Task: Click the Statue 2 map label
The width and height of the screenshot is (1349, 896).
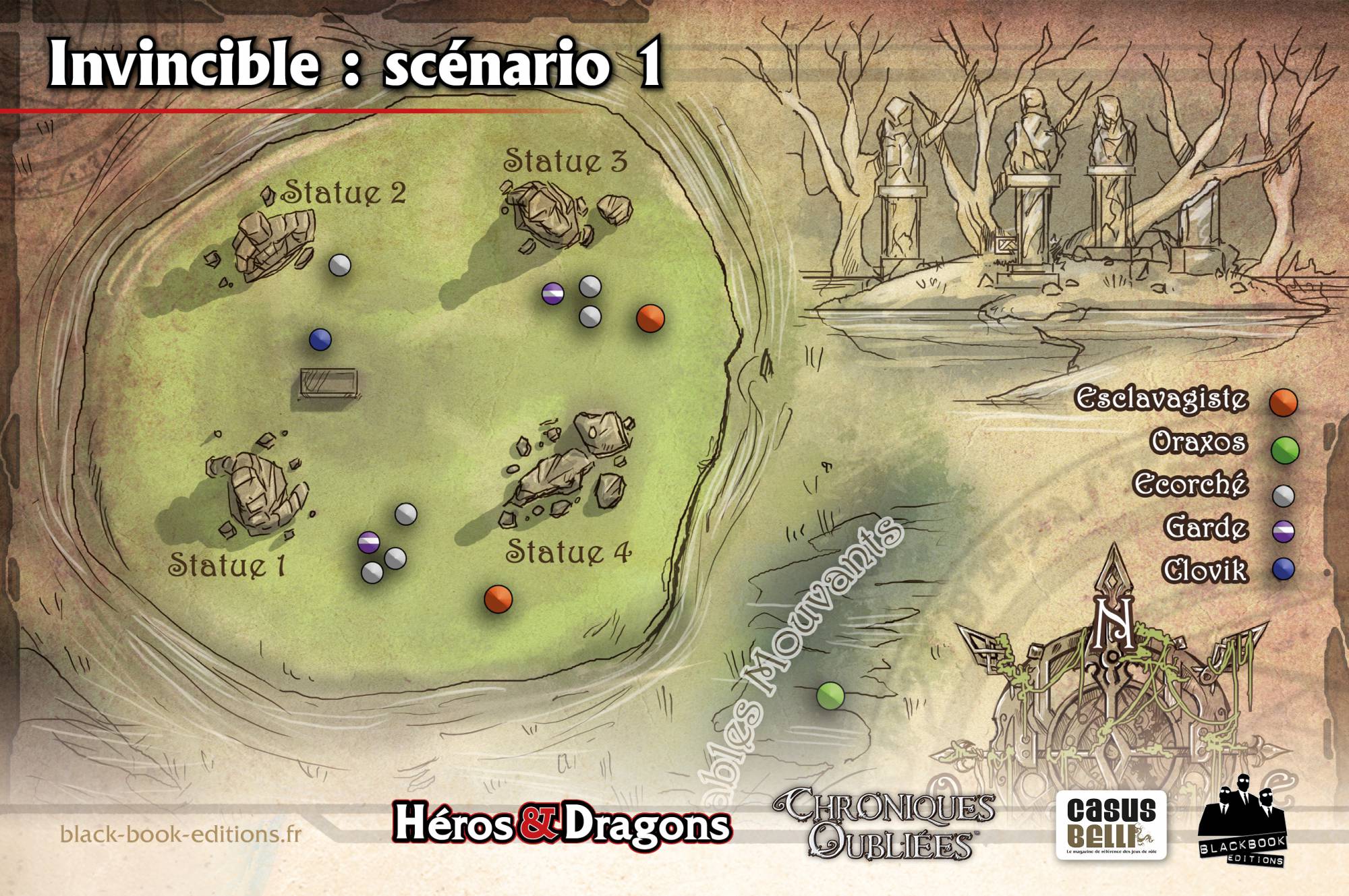Action: click(343, 193)
